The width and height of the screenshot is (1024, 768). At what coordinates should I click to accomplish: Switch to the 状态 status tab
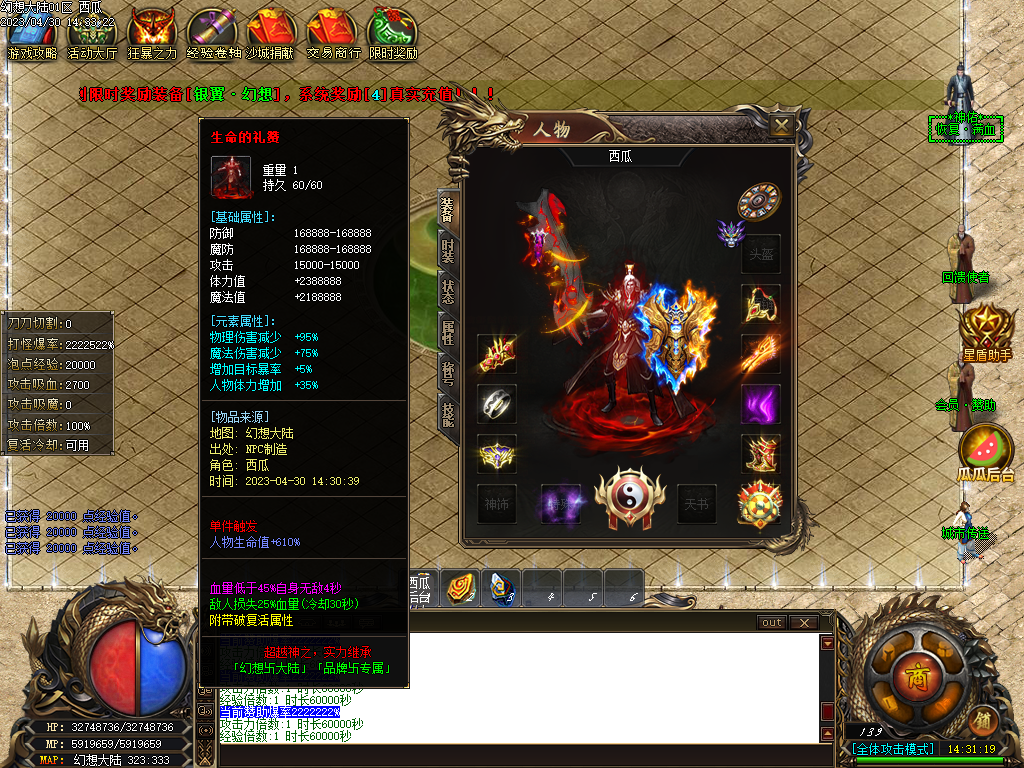click(x=448, y=293)
